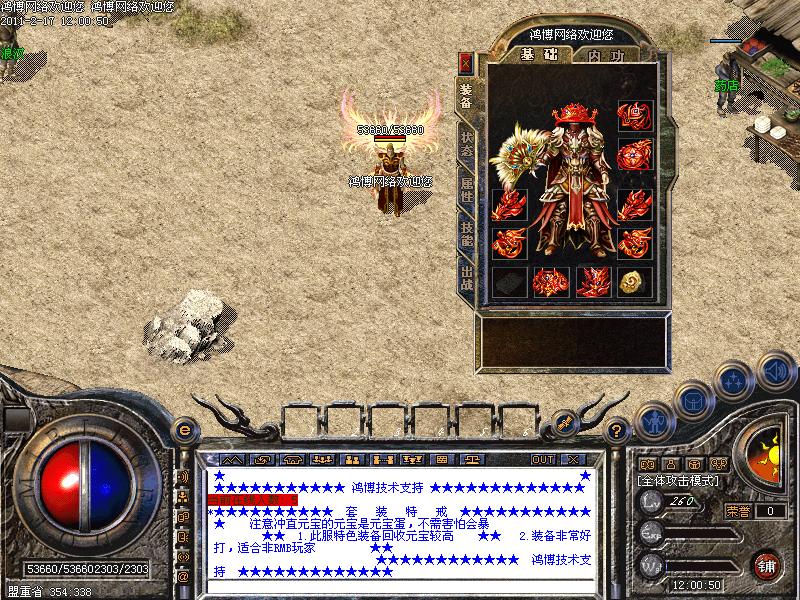The width and height of the screenshot is (800, 600).
Task: Click the OUT button above the chat
Action: tap(542, 459)
